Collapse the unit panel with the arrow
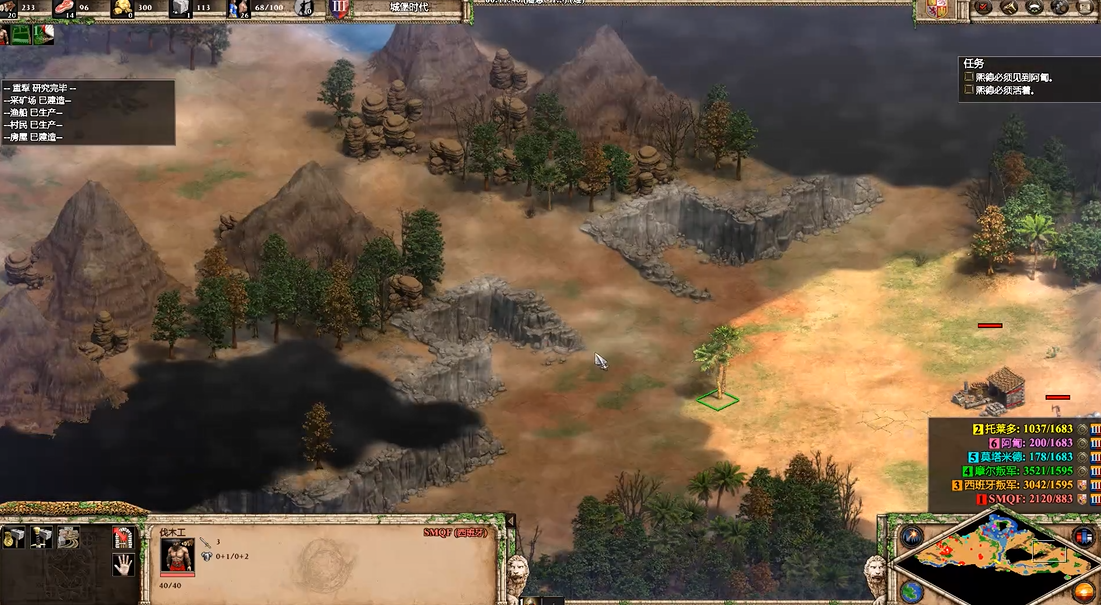 pos(509,521)
